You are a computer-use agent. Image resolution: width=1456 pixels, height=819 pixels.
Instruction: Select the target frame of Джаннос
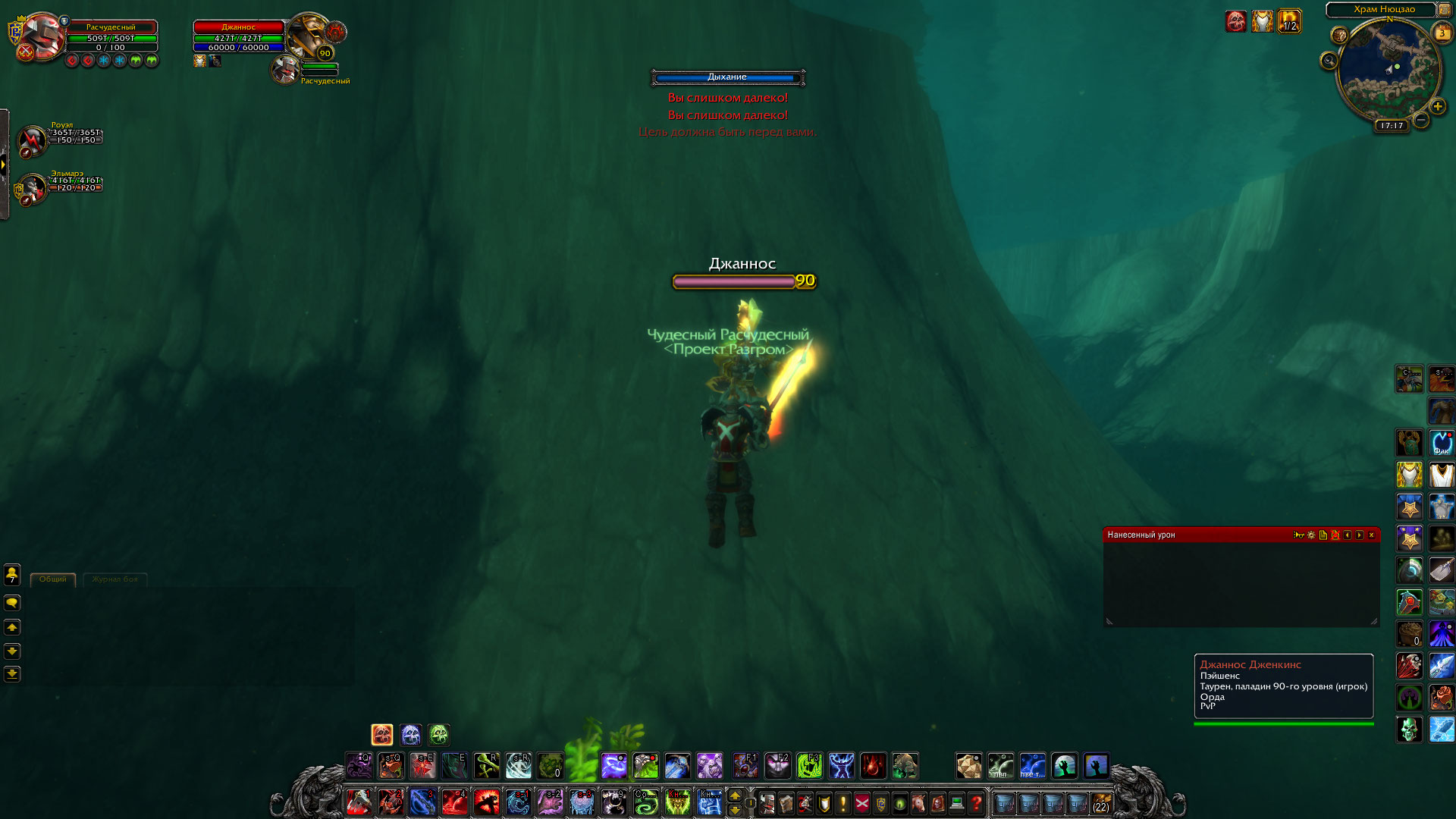tap(239, 37)
